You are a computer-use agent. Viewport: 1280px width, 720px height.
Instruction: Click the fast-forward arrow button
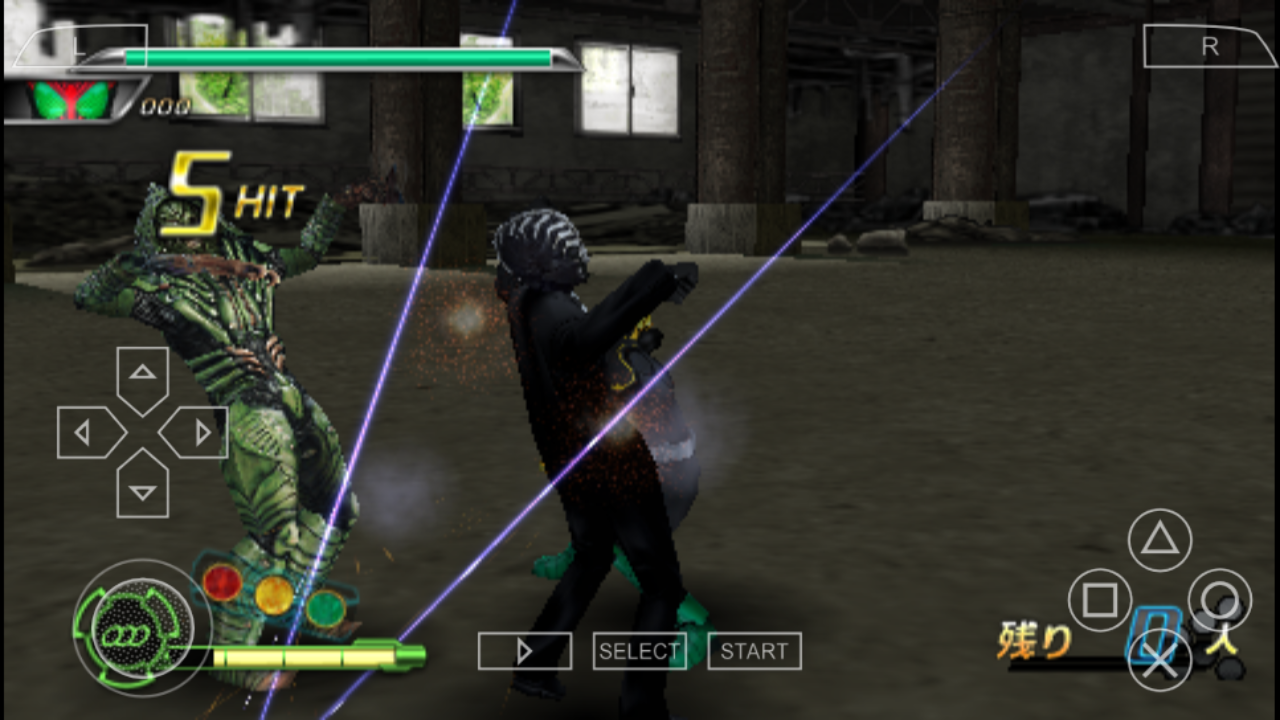(524, 651)
